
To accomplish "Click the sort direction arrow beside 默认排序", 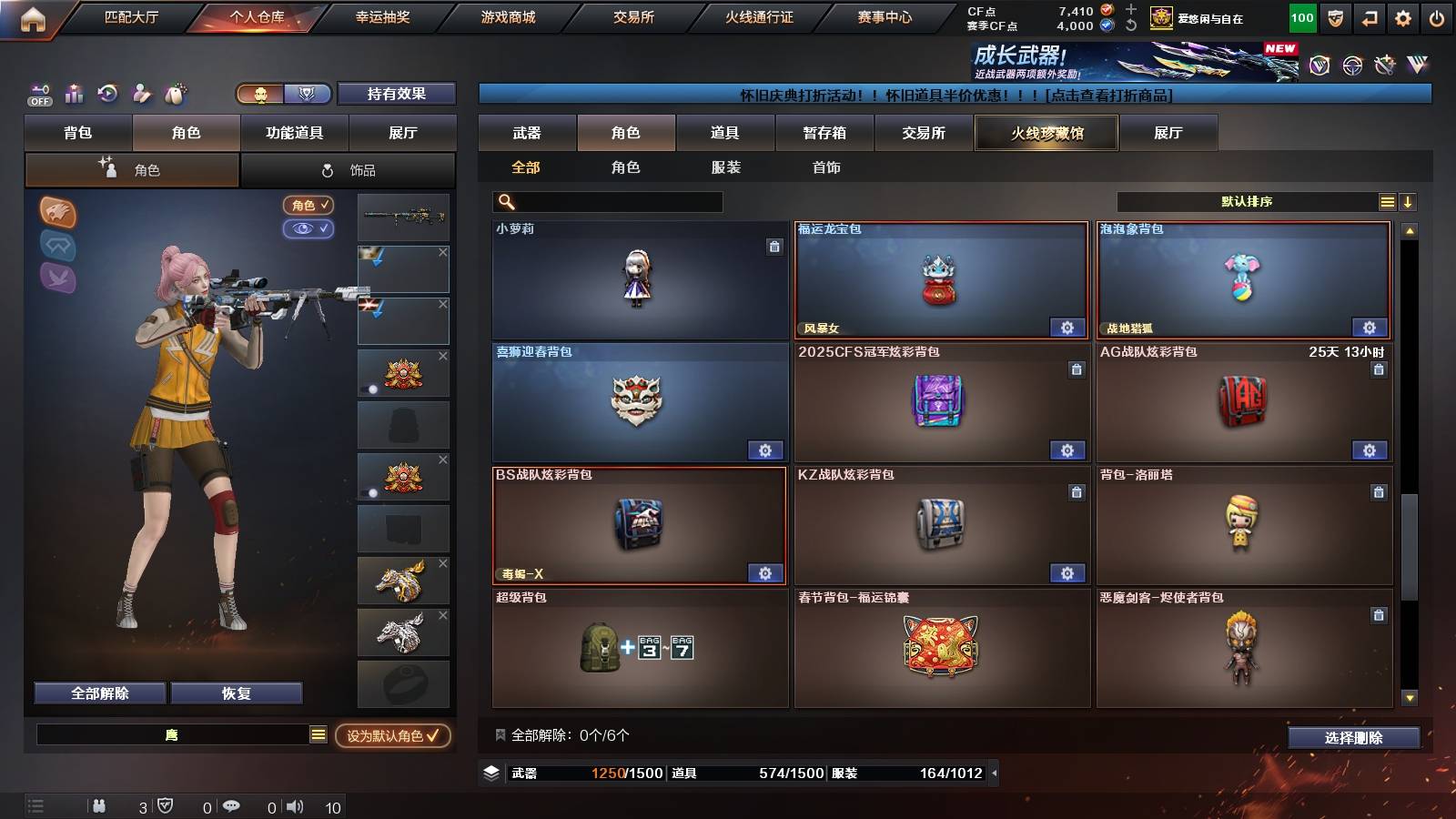I will click(x=1407, y=202).
